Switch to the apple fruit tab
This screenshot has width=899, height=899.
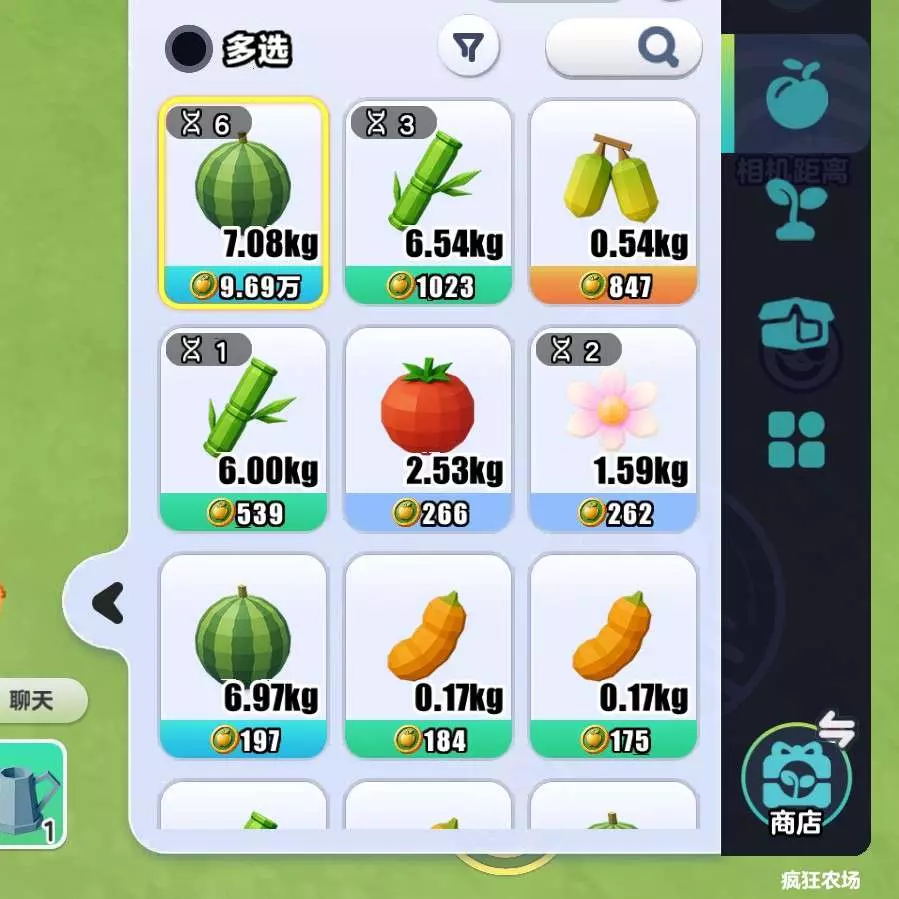[x=796, y=91]
